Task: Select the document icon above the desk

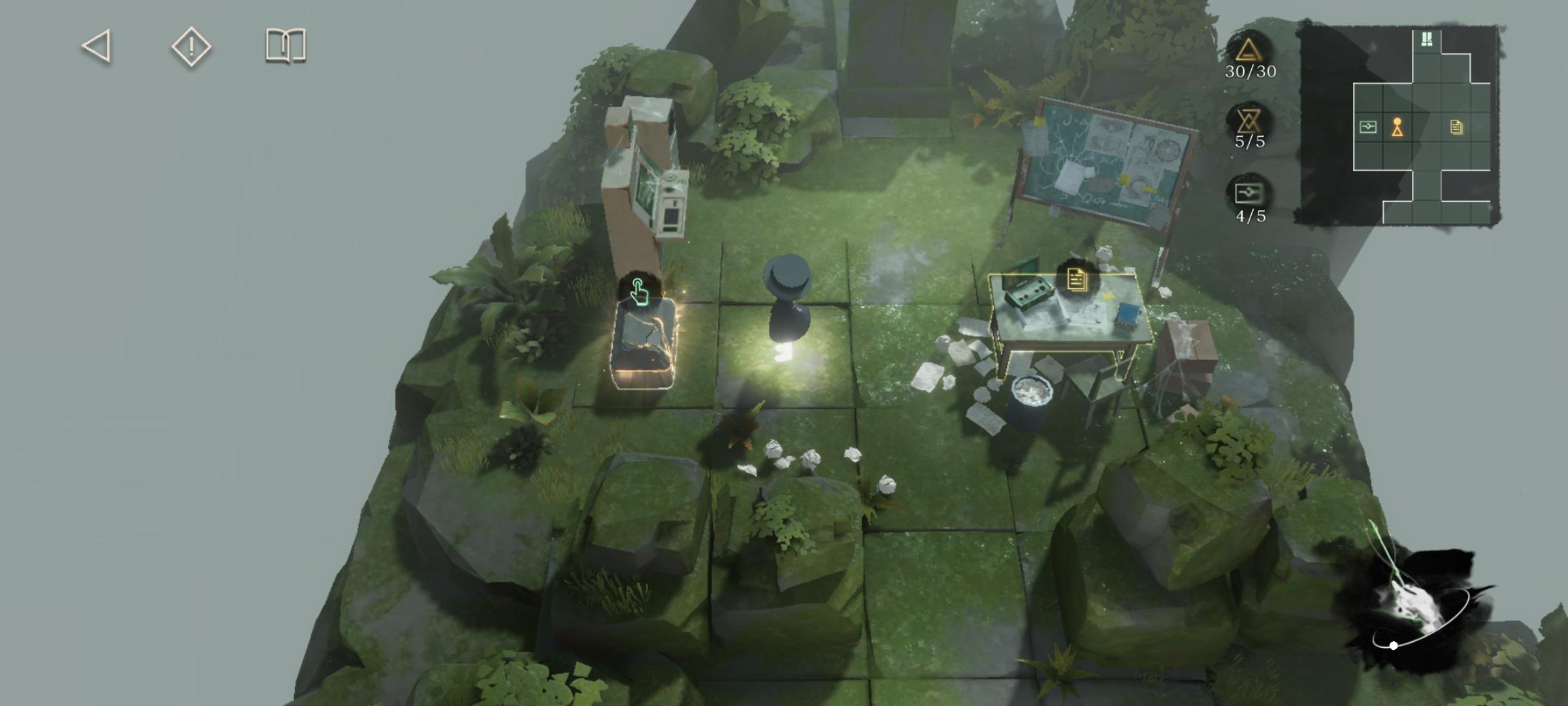Action: pos(1076,279)
